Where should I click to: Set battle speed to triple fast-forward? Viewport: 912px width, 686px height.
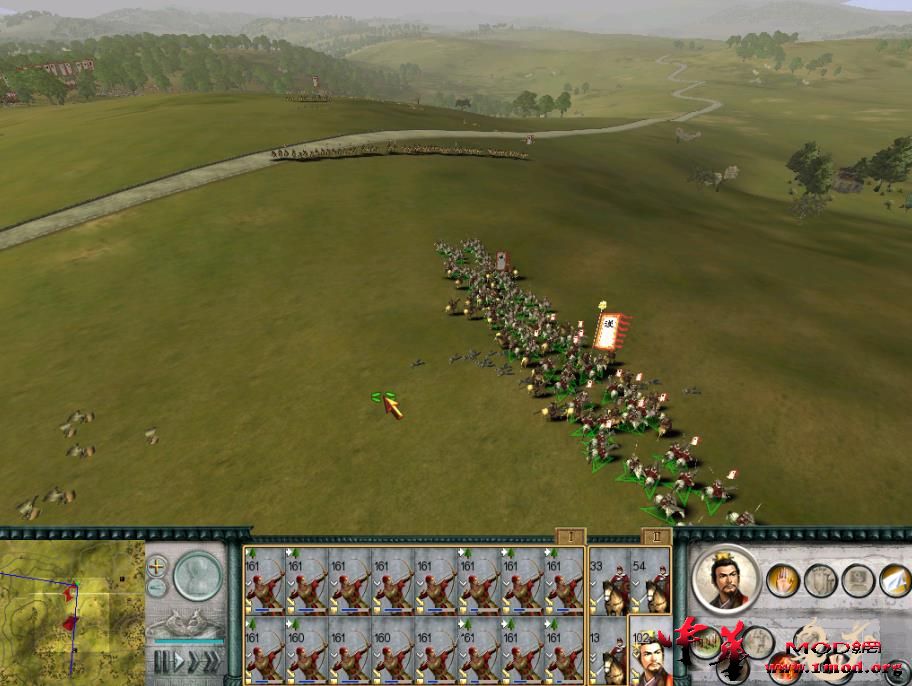tap(209, 661)
